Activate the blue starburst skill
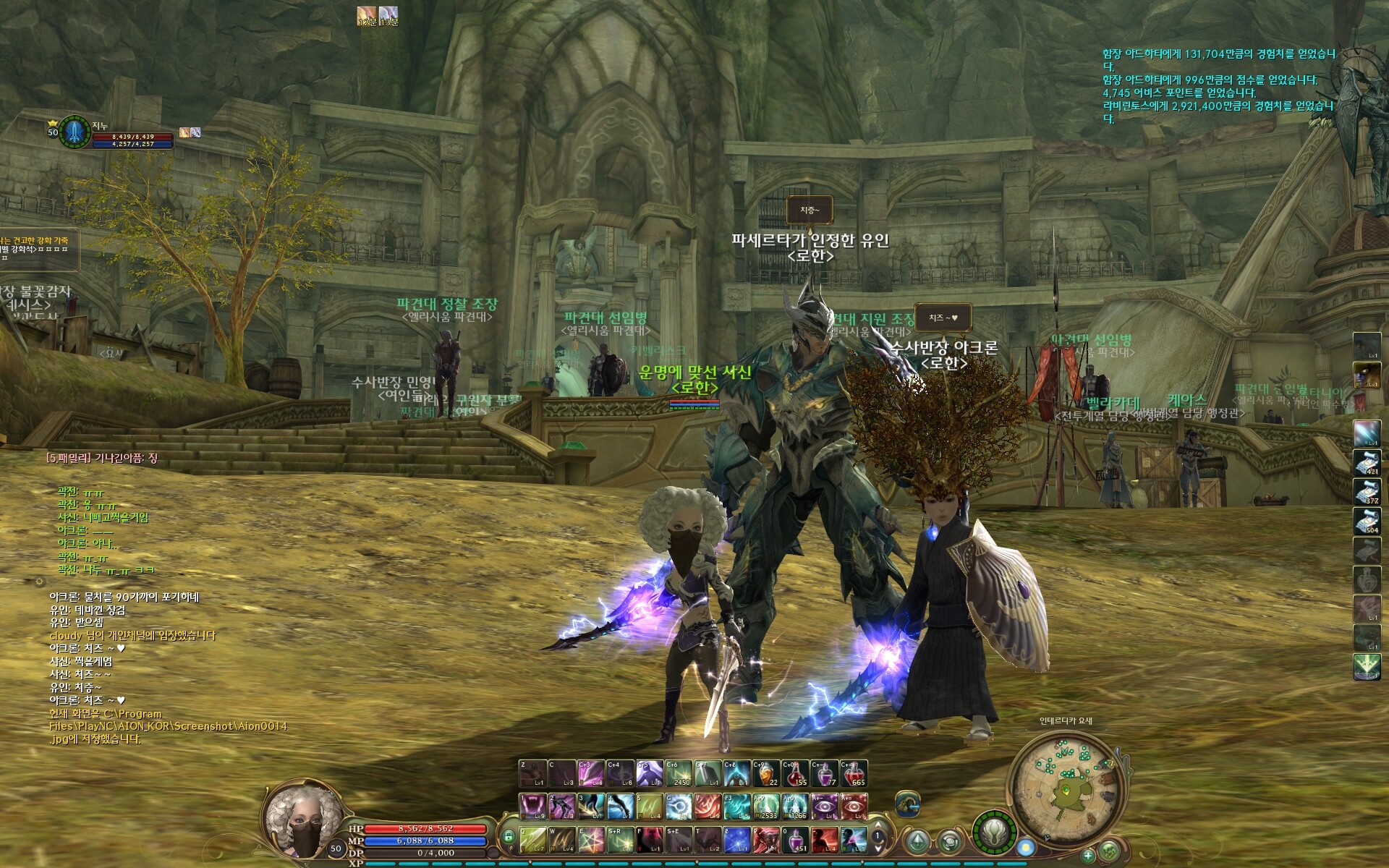1389x868 pixels. (737, 840)
